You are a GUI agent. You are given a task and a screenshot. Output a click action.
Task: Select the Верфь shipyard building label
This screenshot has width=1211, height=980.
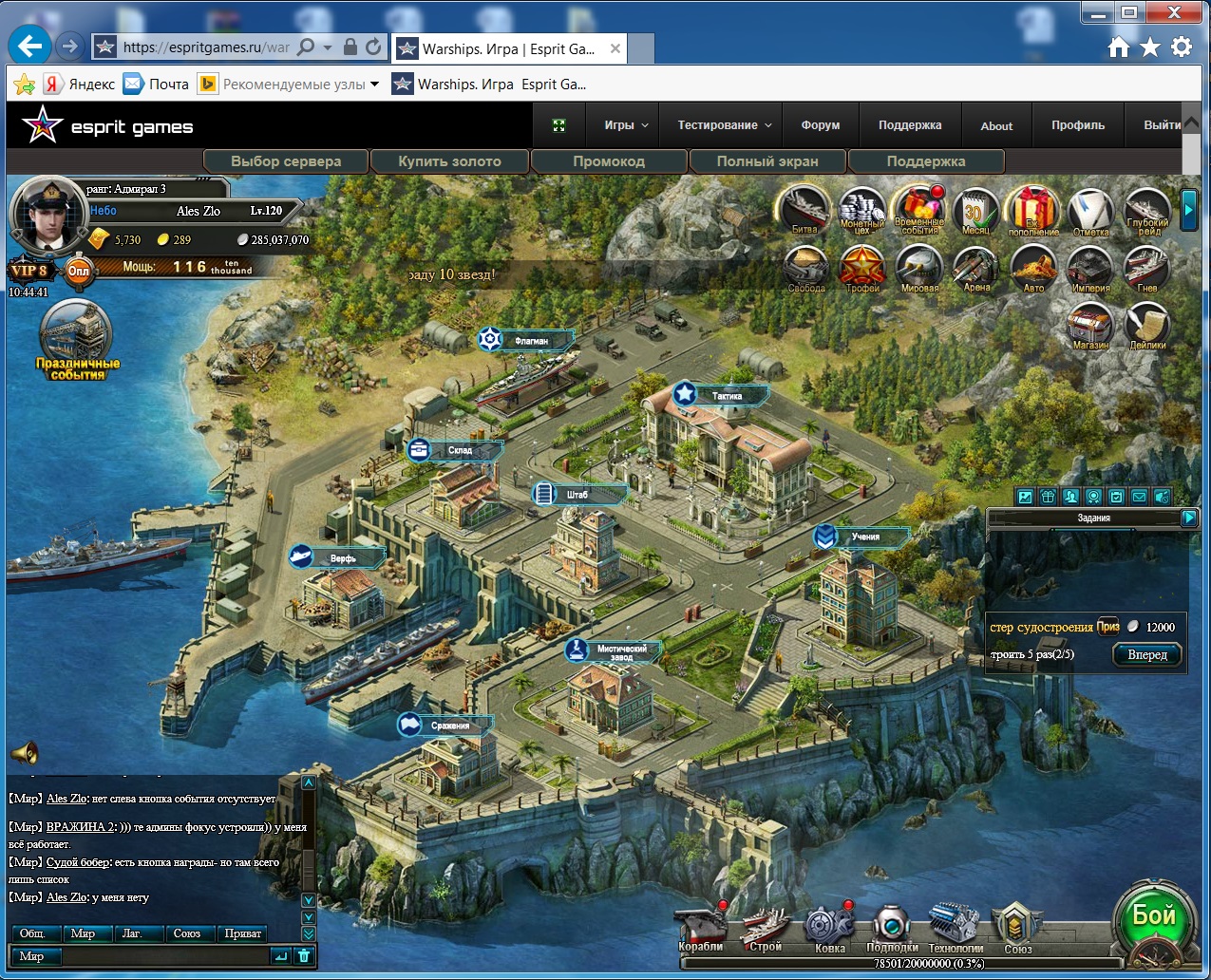pos(340,557)
